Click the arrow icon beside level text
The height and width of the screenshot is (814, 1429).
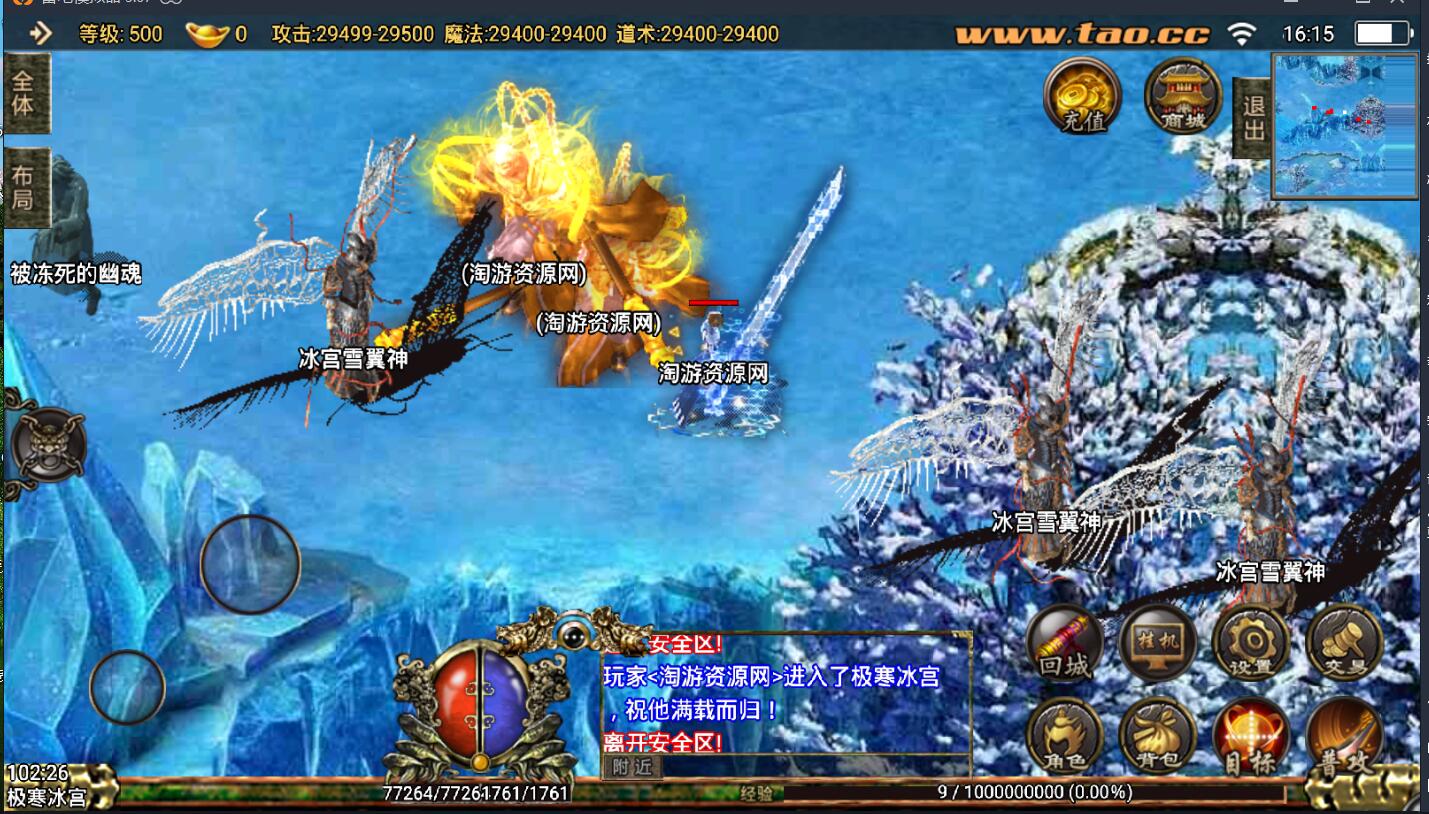40,34
